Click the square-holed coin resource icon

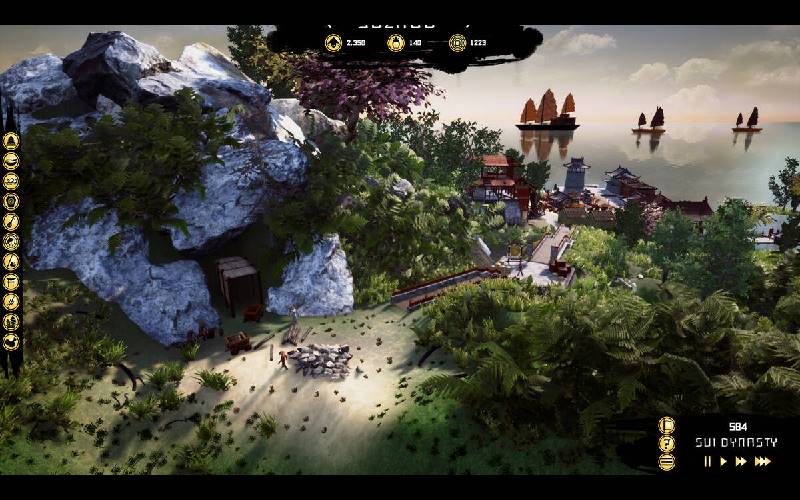(457, 43)
